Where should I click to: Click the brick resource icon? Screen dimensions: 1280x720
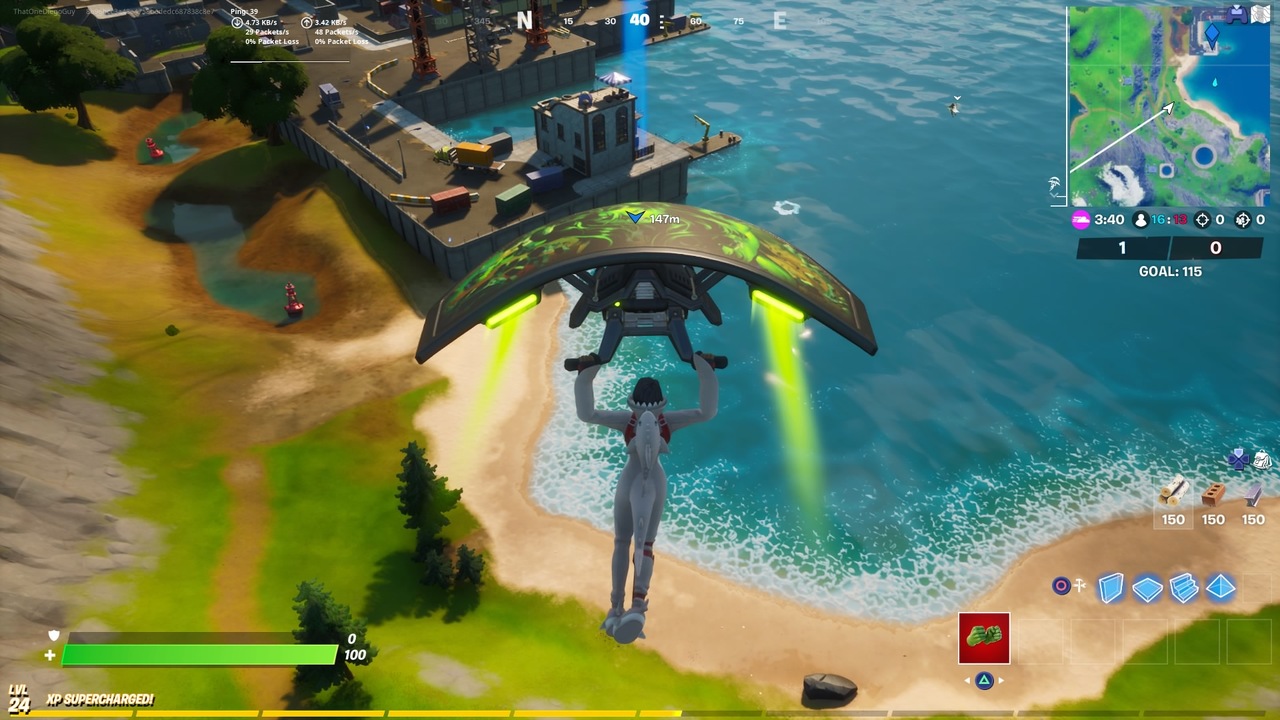pyautogui.click(x=1213, y=496)
